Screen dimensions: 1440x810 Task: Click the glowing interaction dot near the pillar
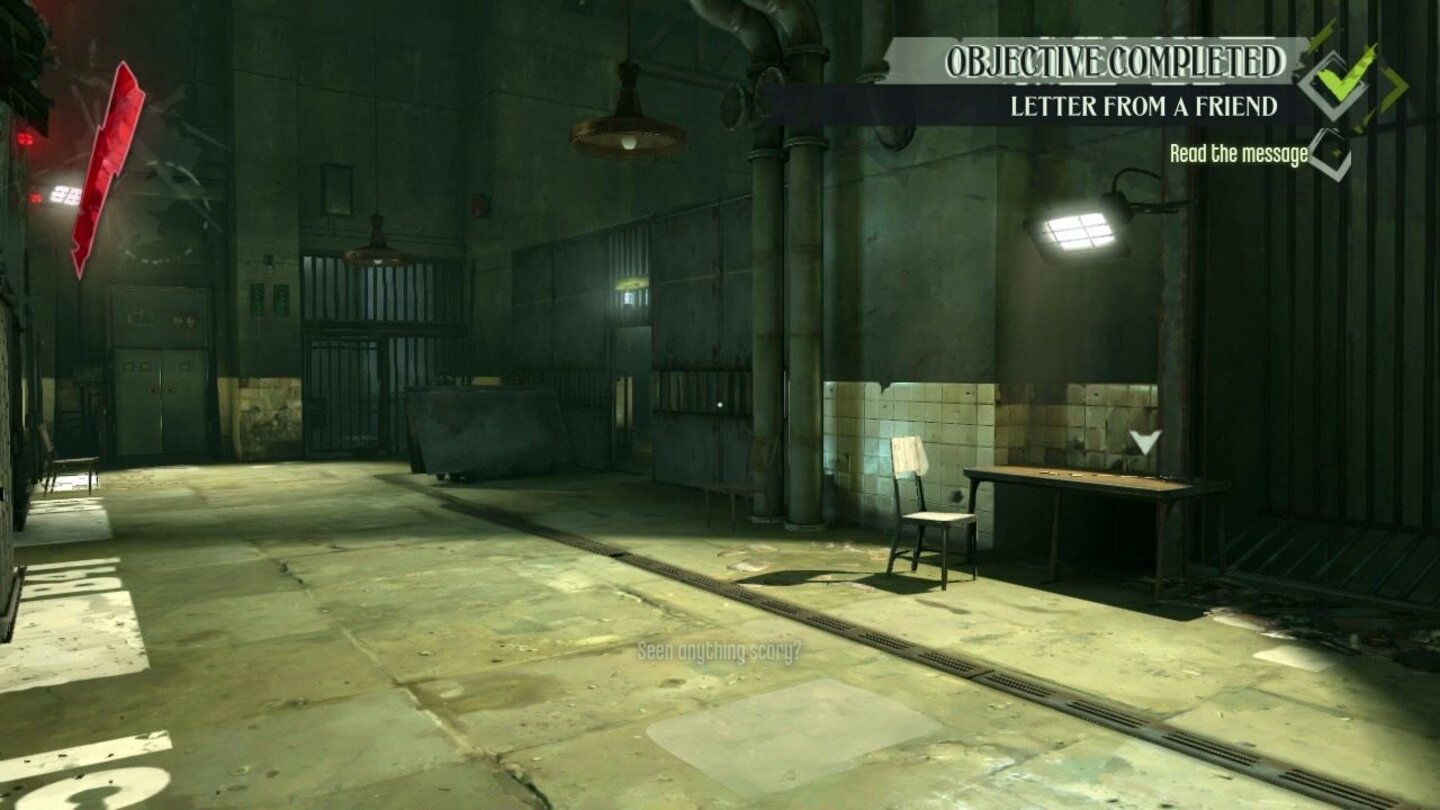pyautogui.click(x=718, y=403)
